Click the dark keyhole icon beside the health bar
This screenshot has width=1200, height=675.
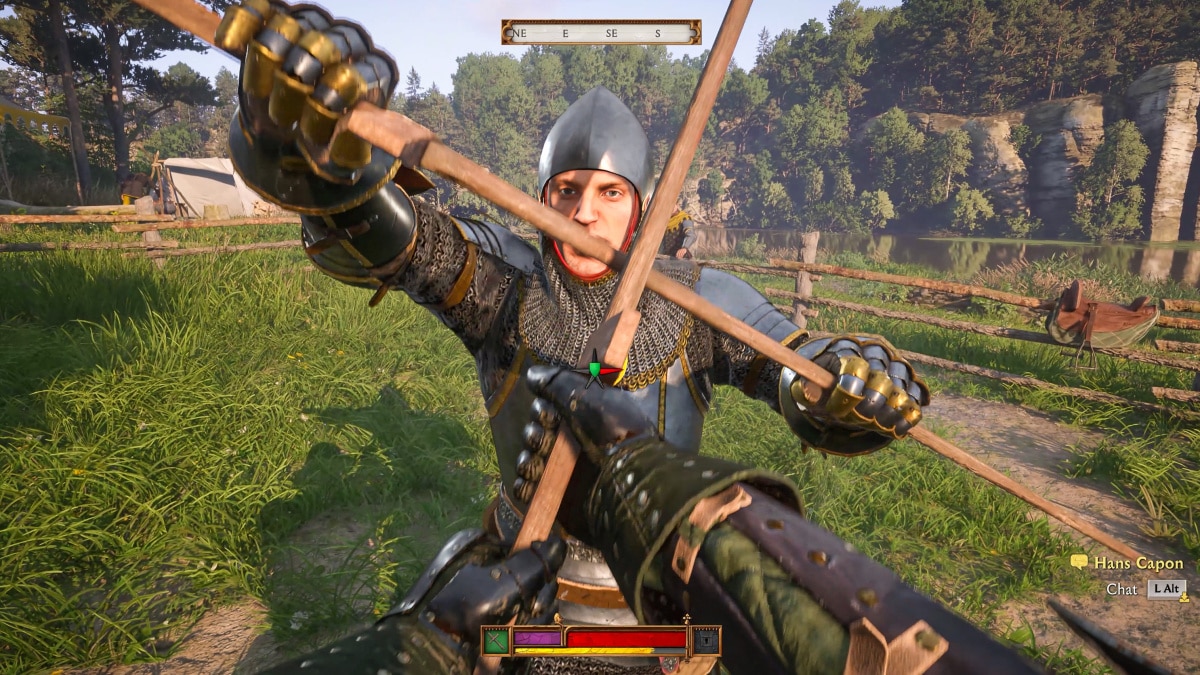pyautogui.click(x=707, y=640)
